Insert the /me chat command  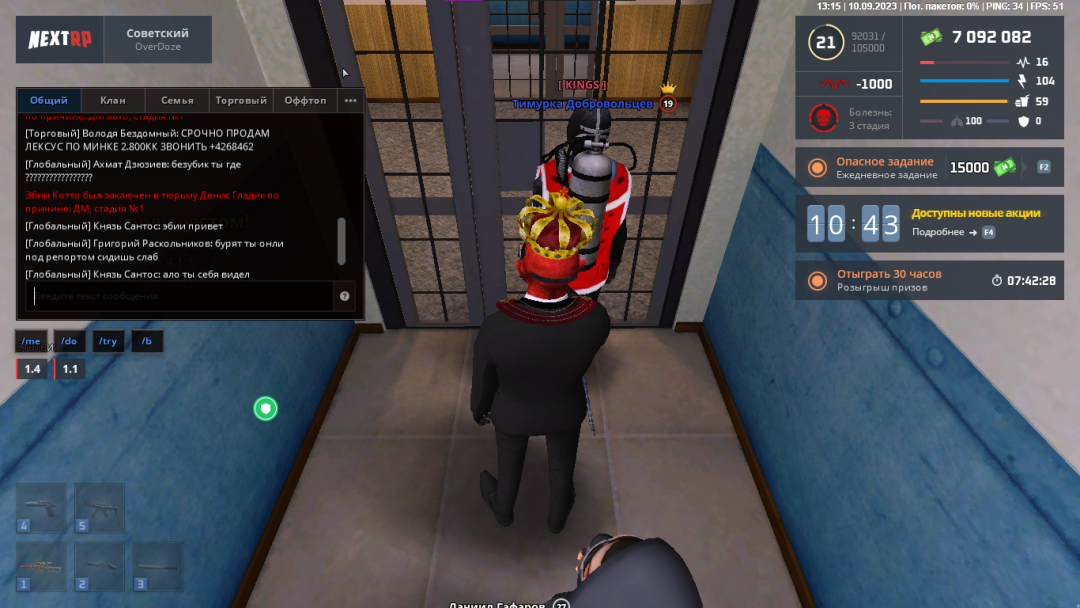tap(32, 341)
